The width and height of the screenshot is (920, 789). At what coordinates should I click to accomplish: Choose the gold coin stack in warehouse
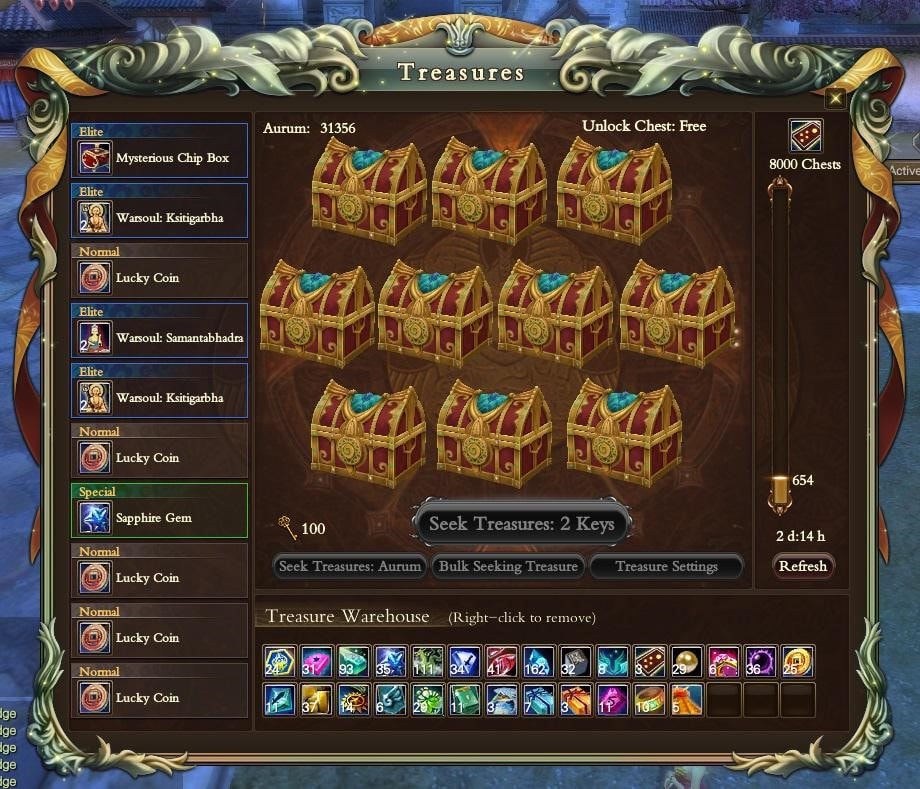pos(798,661)
